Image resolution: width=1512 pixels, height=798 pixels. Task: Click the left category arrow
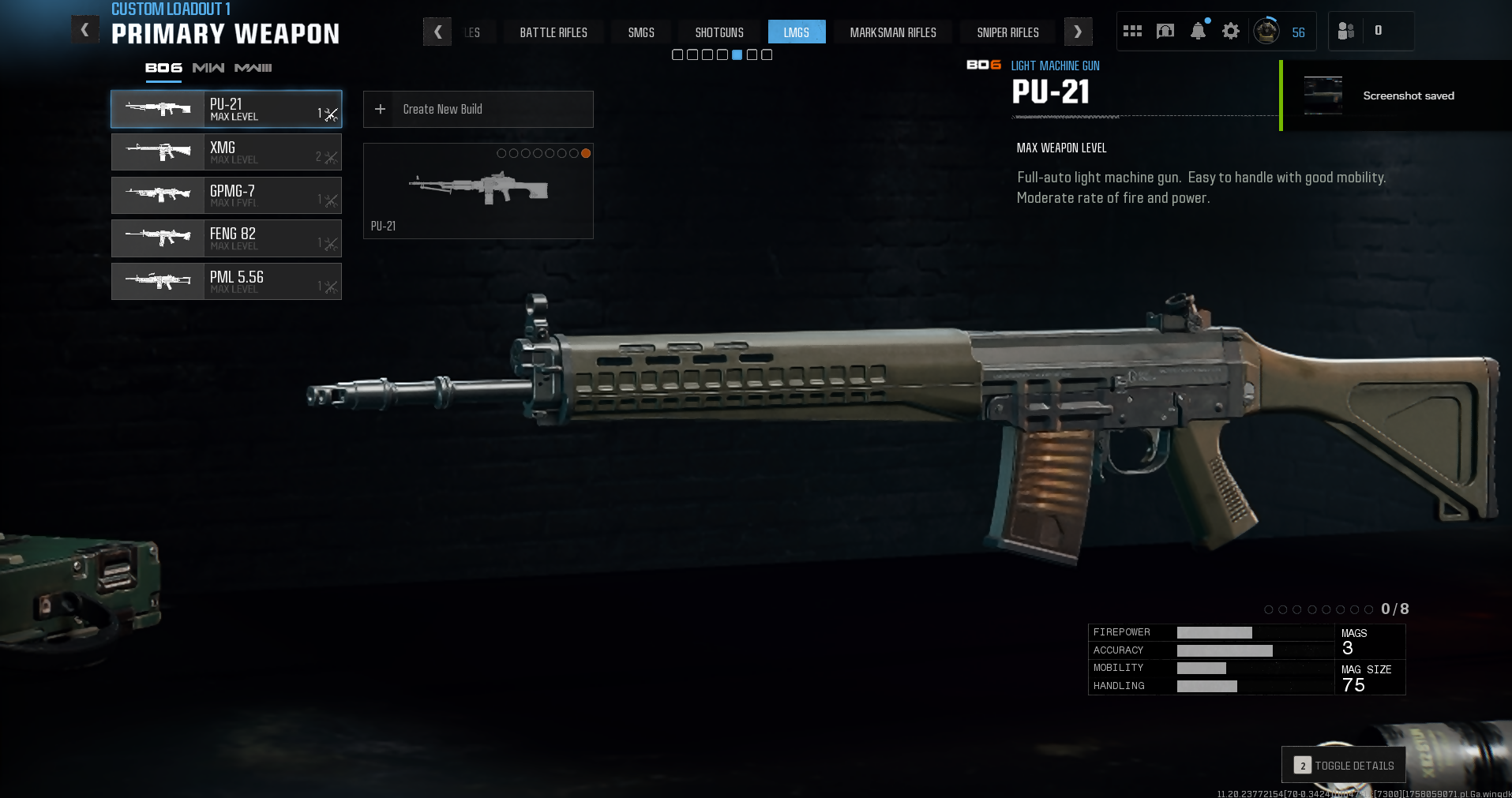coord(437,32)
